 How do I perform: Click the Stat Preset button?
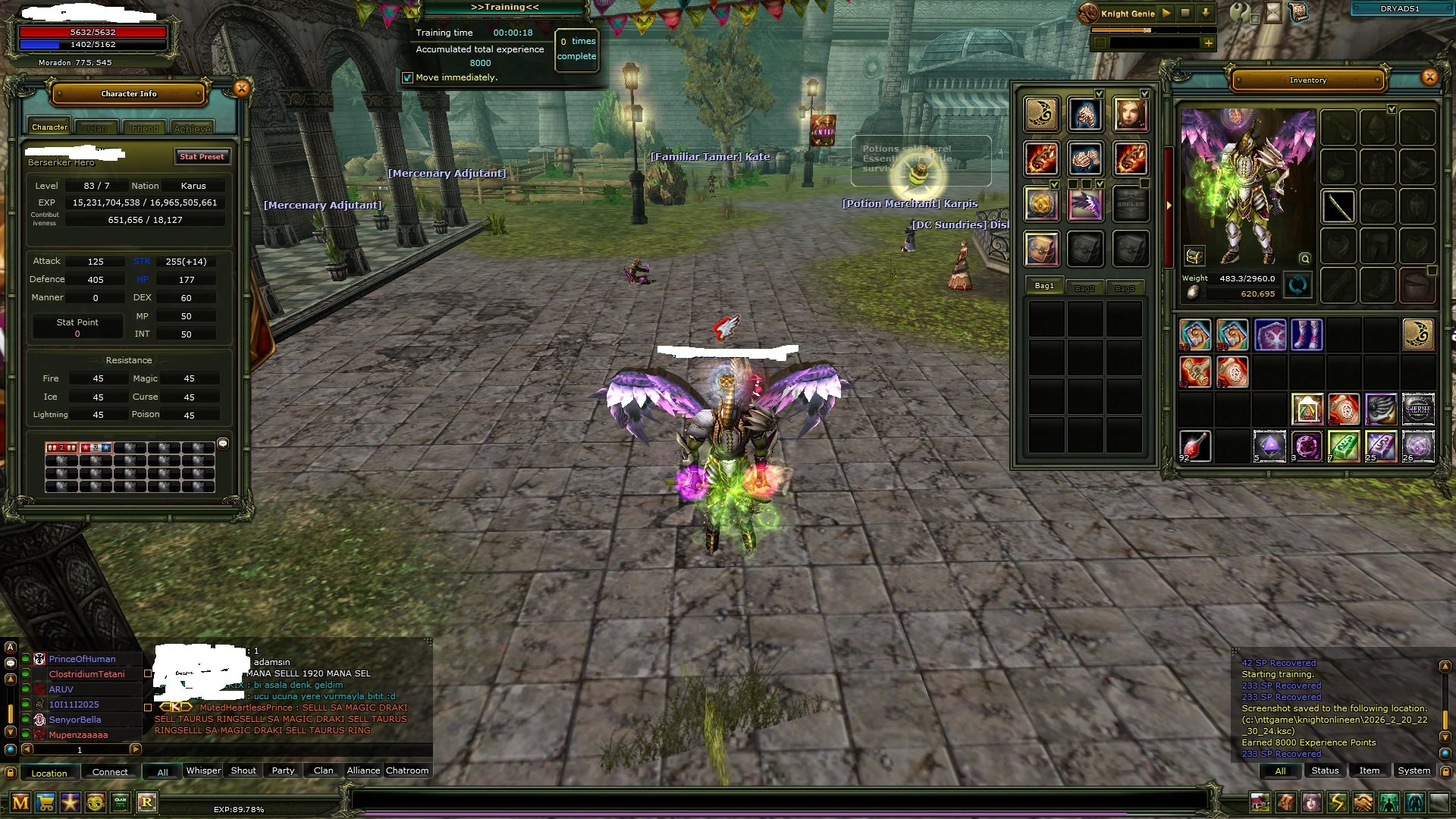202,157
